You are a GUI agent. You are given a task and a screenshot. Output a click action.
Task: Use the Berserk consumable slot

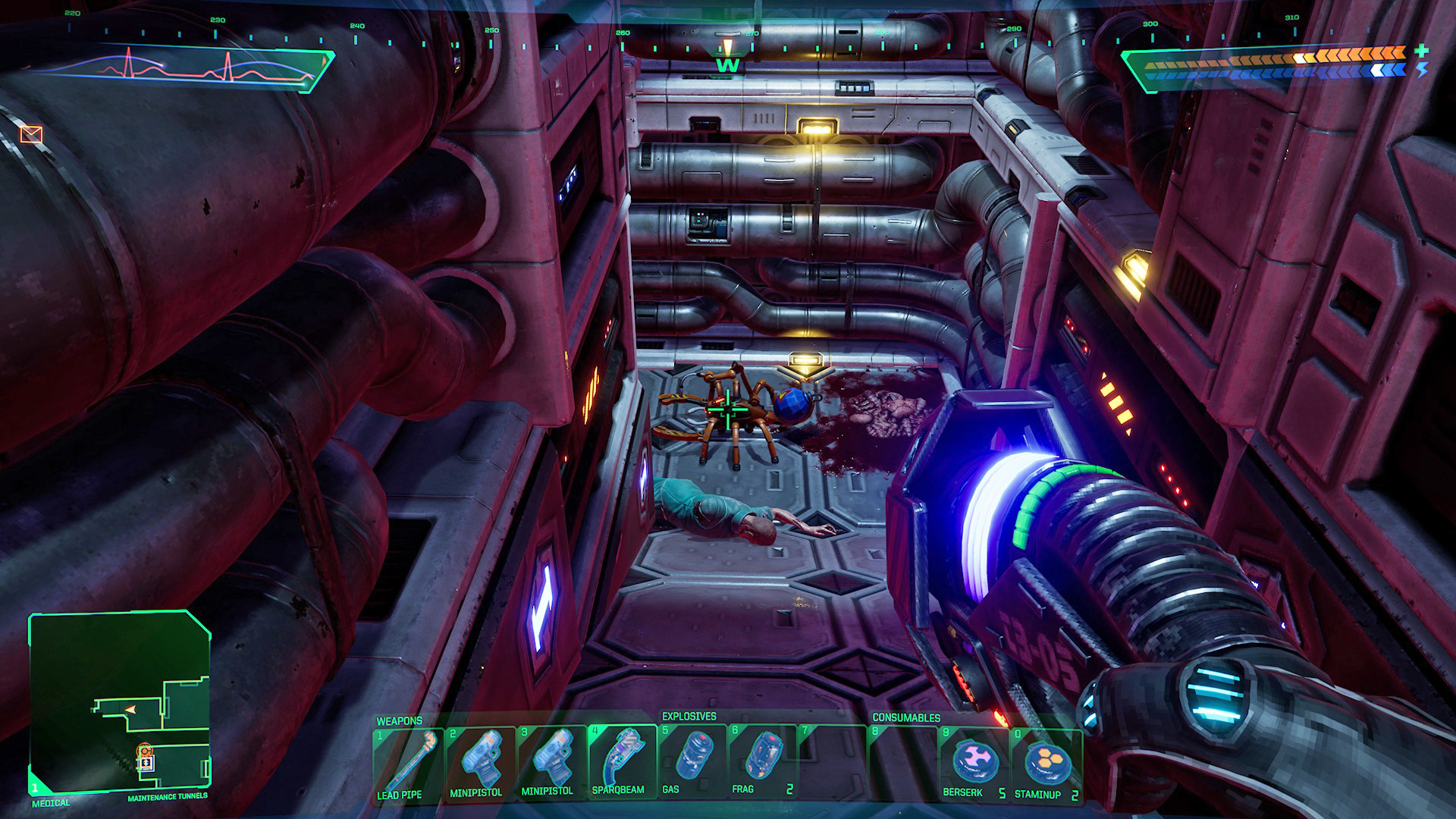[974, 763]
